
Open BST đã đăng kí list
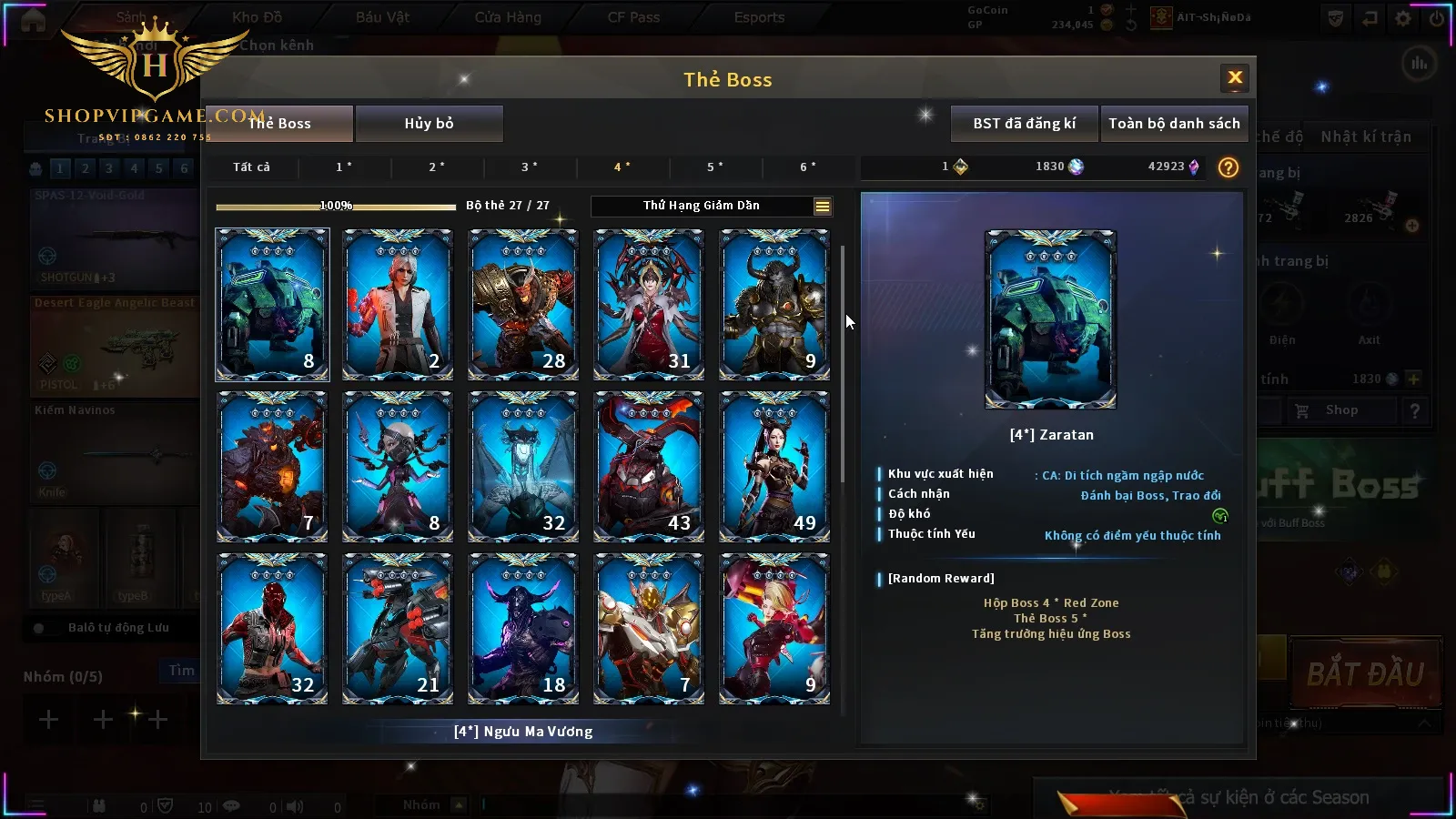[x=1024, y=124]
